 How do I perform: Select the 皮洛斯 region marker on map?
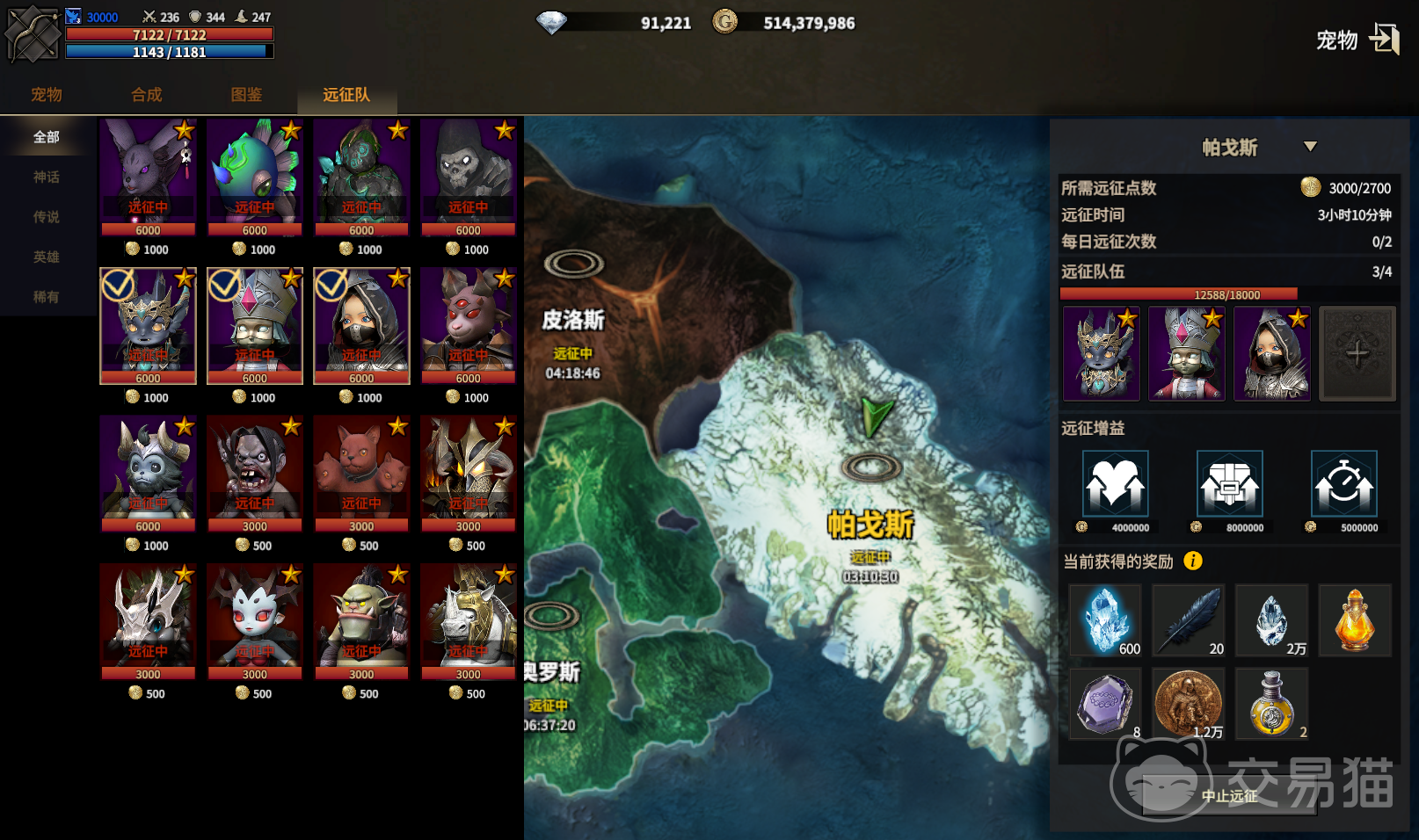click(x=573, y=264)
